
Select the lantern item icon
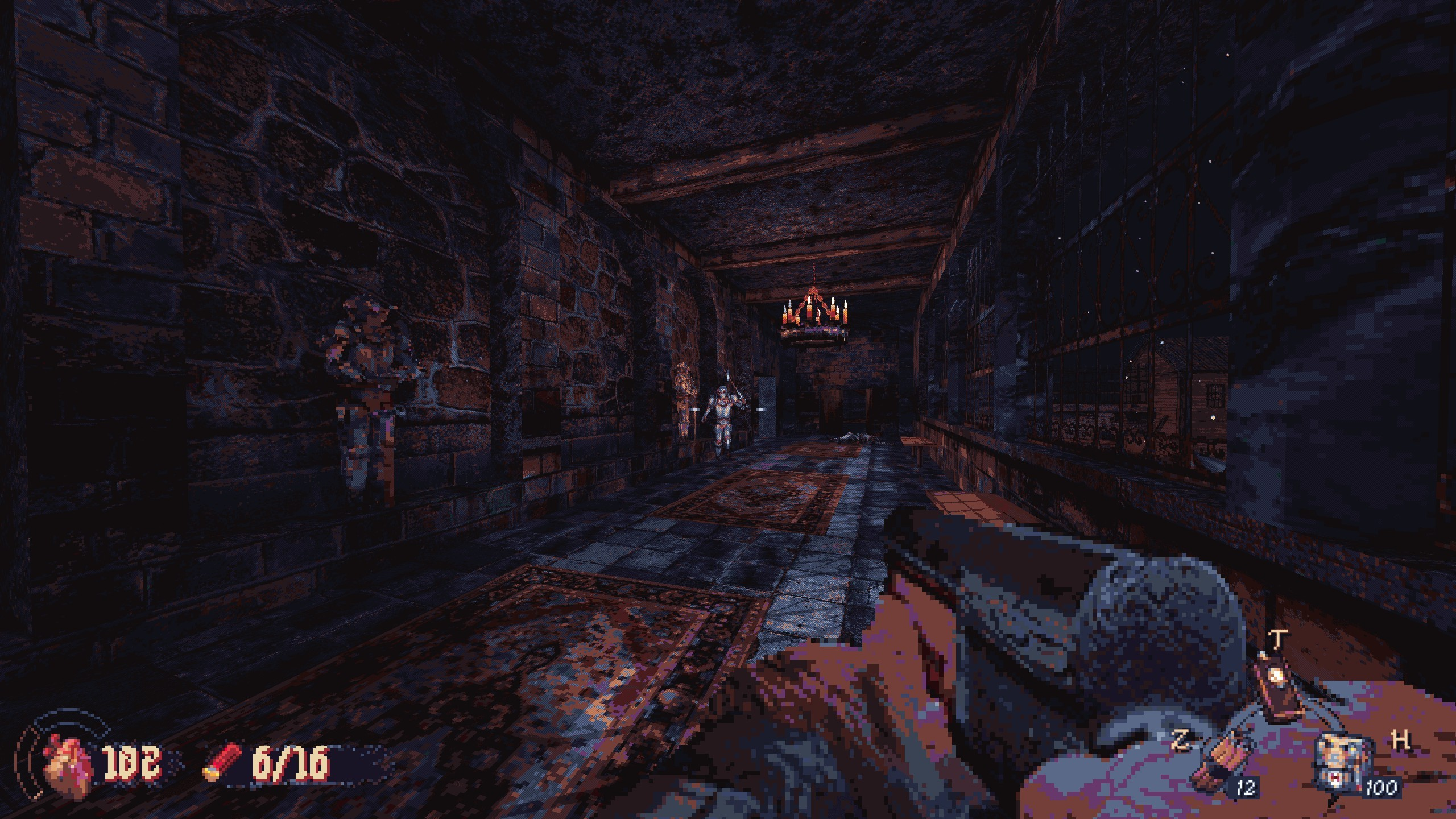[x=1276, y=690]
